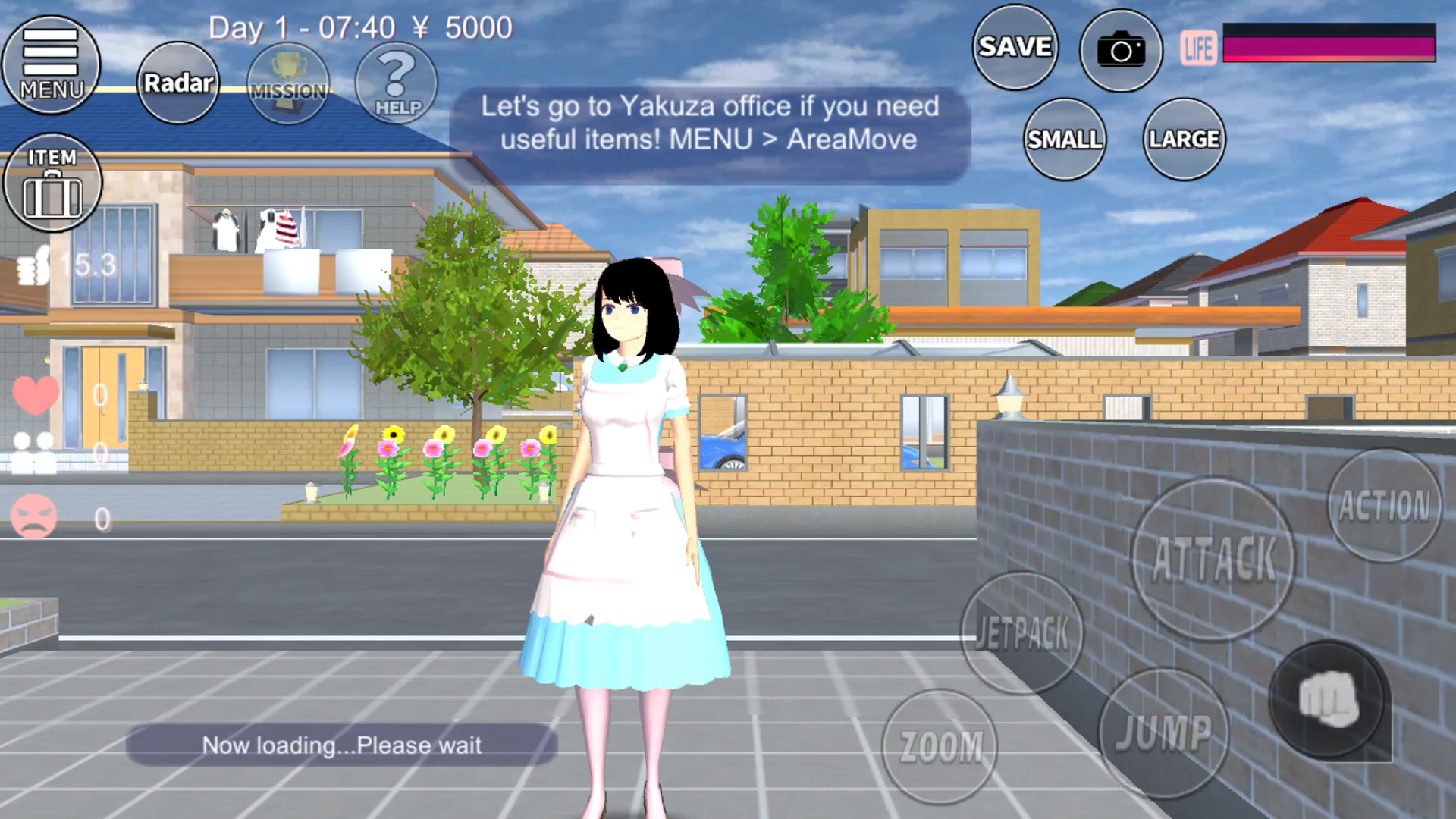This screenshot has height=819, width=1456.
Task: Activate the JETPACK button
Action: pyautogui.click(x=1022, y=632)
